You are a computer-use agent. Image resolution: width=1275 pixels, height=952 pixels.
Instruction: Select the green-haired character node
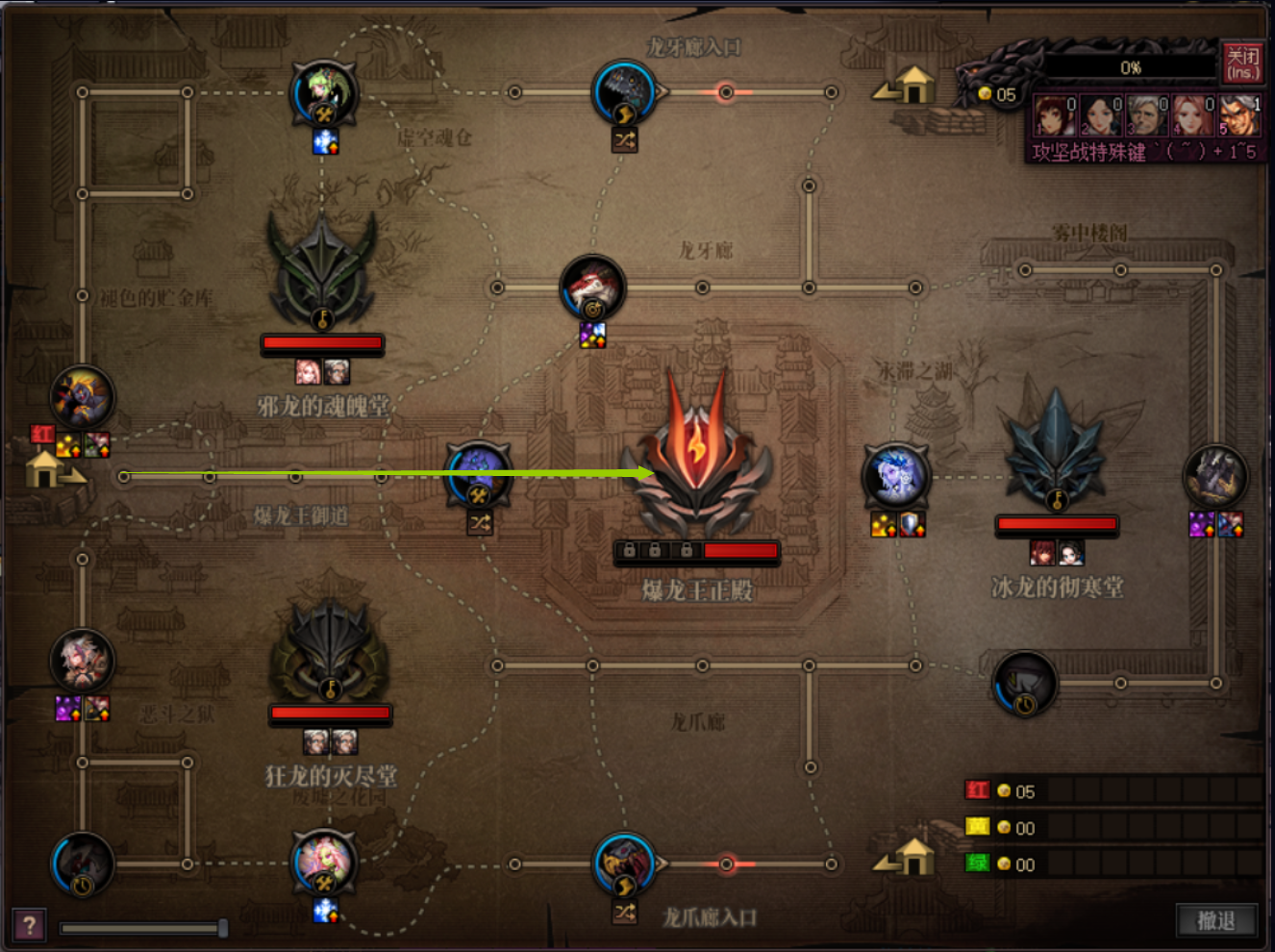point(324,93)
